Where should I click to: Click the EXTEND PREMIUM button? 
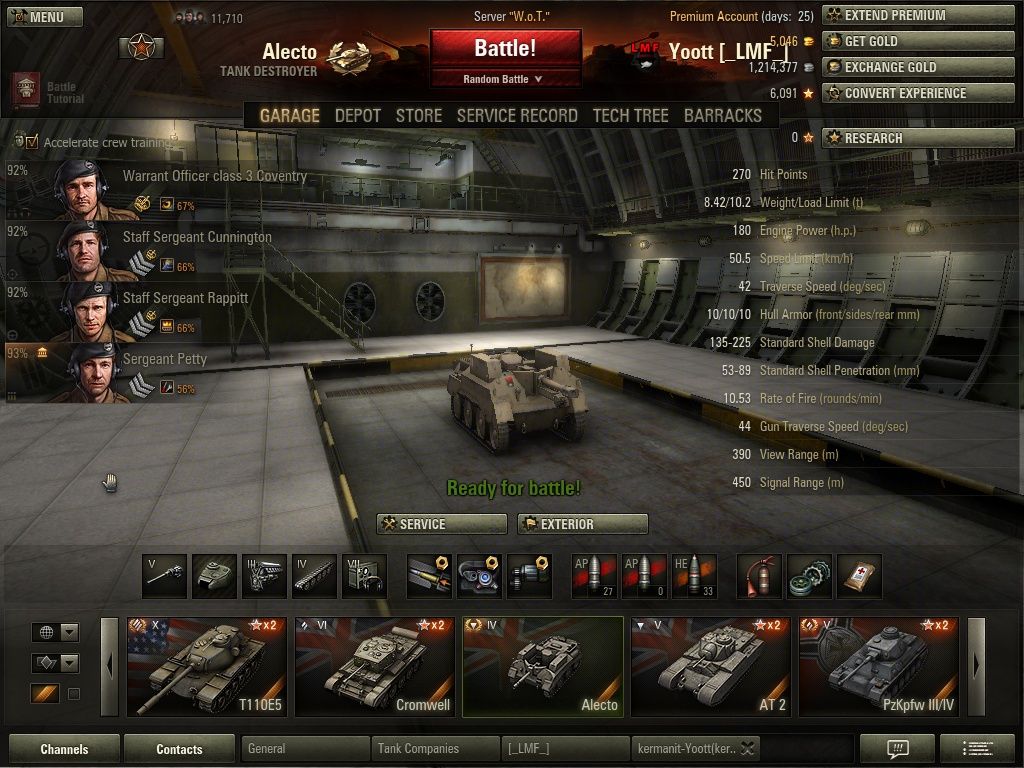[917, 16]
